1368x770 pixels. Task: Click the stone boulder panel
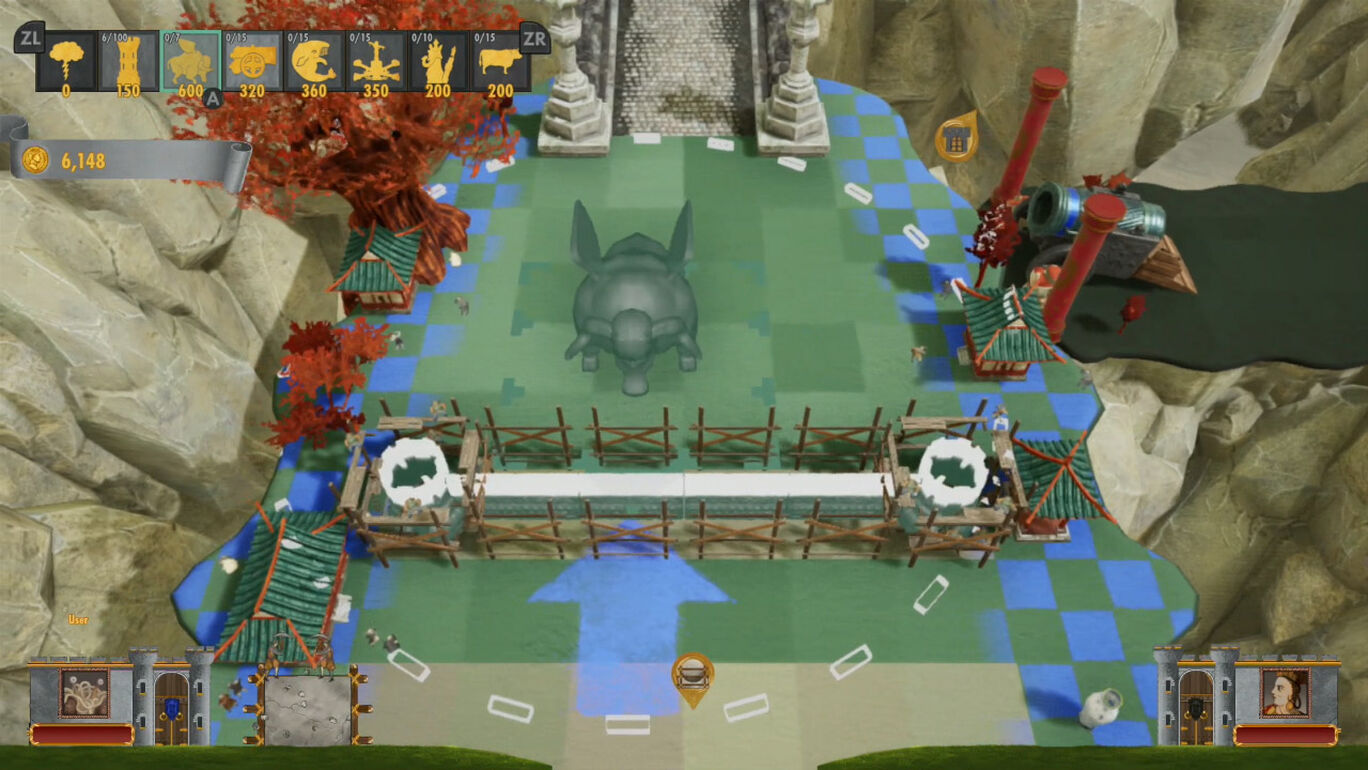[x=307, y=707]
